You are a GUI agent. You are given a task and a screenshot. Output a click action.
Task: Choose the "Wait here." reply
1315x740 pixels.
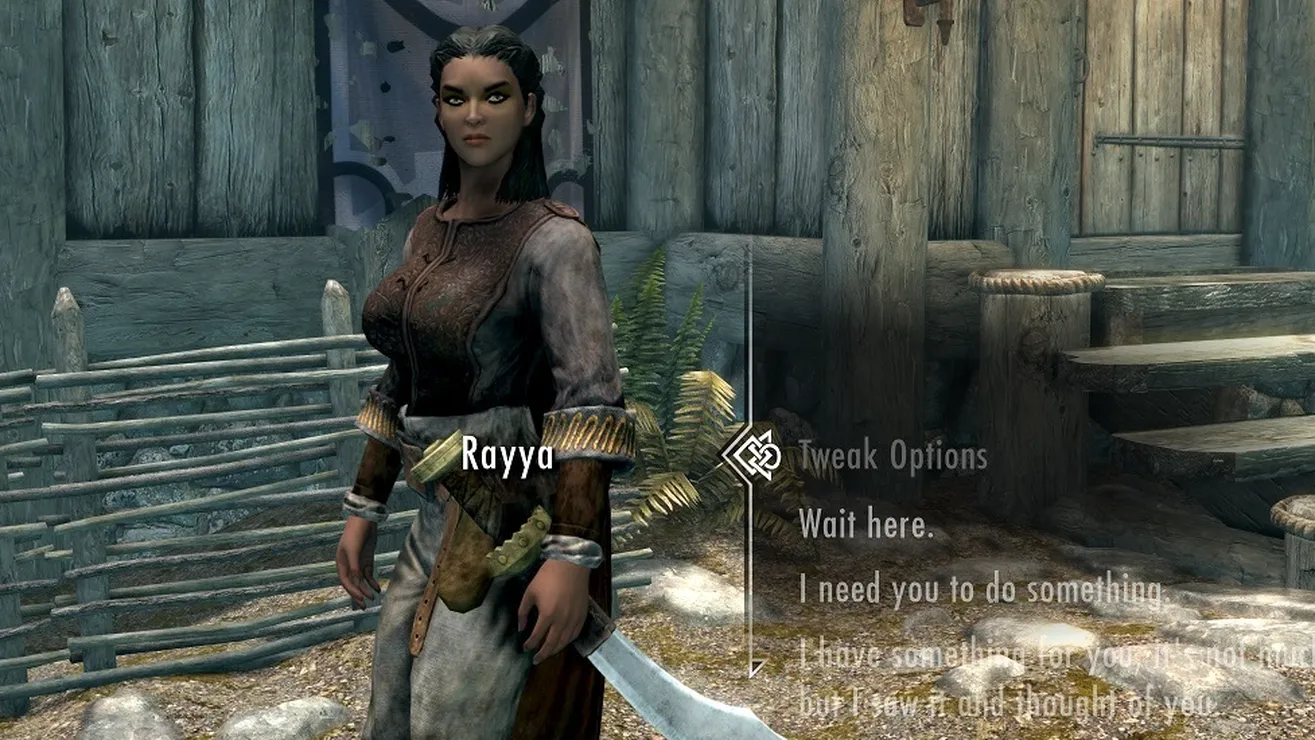[x=865, y=524]
